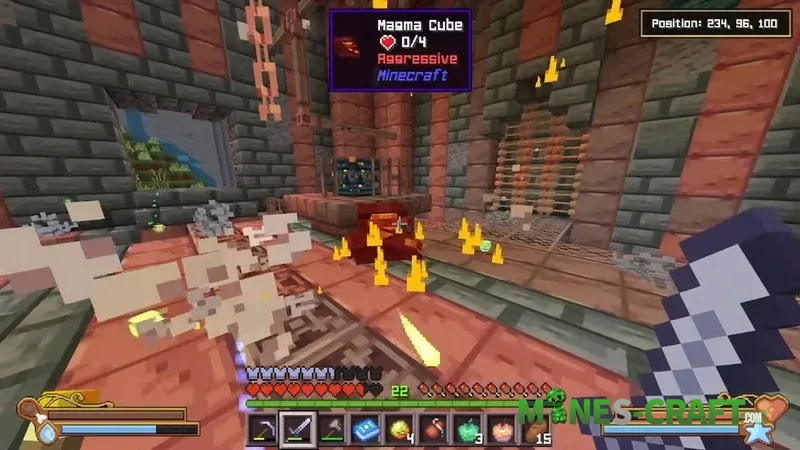This screenshot has width=800, height=450.
Task: Select the hotbar slot with 15 items
Action: (538, 431)
